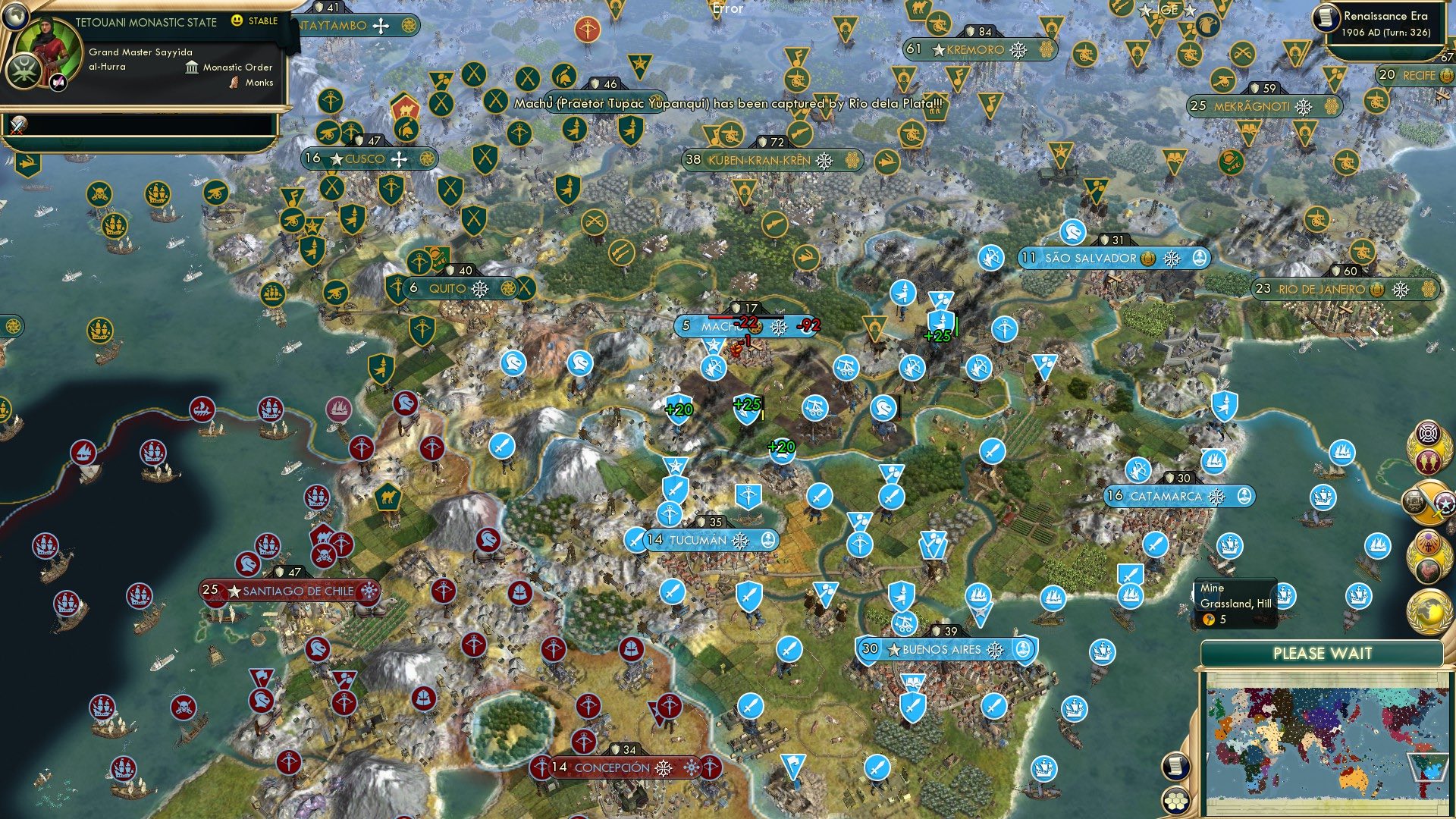Open the rooster-emblem notification medal
The image size is (1456, 819).
point(1426,569)
